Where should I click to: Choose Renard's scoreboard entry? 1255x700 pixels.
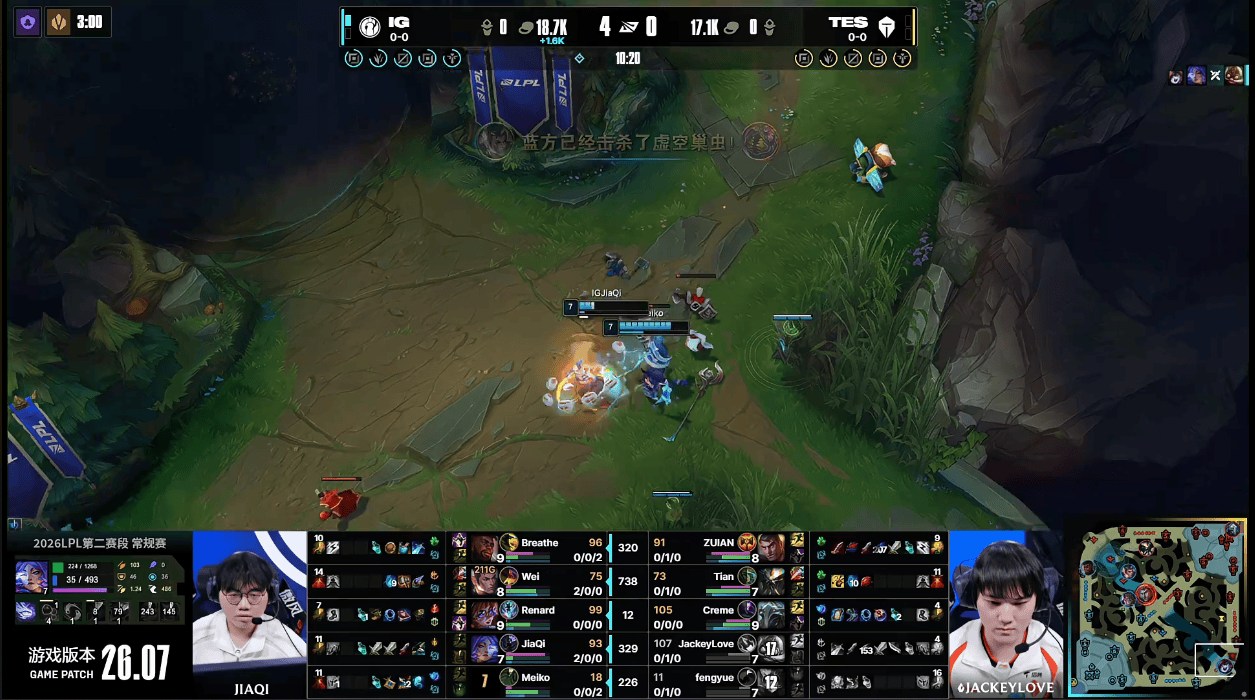(540, 613)
